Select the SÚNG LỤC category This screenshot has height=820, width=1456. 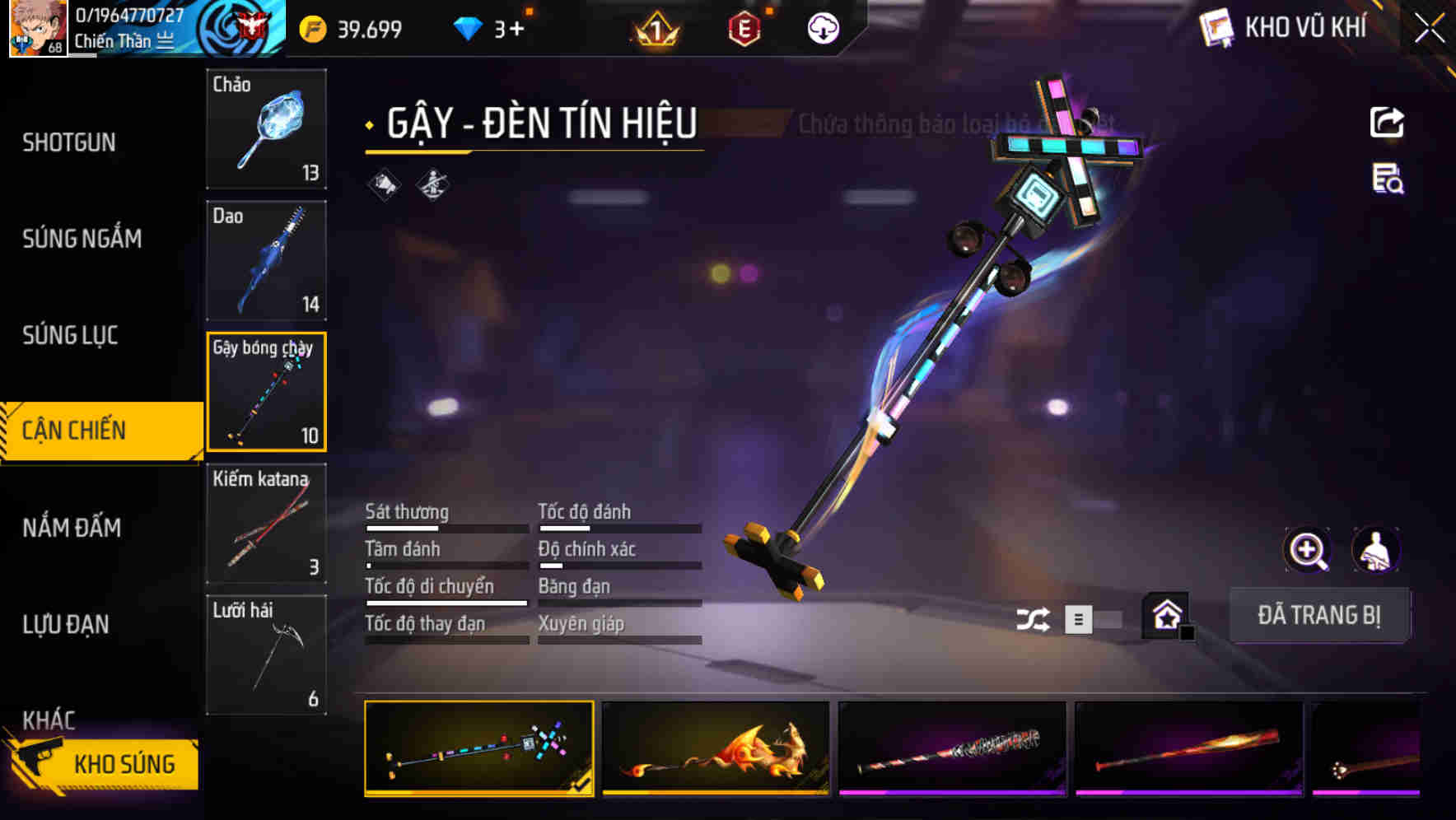pos(70,335)
